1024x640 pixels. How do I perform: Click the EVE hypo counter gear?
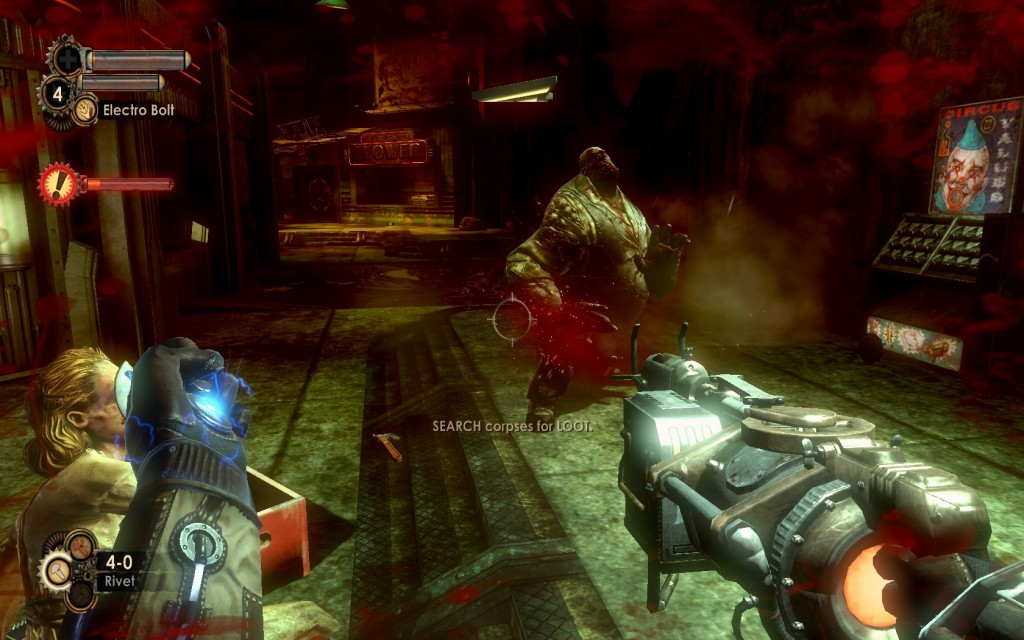pos(55,95)
